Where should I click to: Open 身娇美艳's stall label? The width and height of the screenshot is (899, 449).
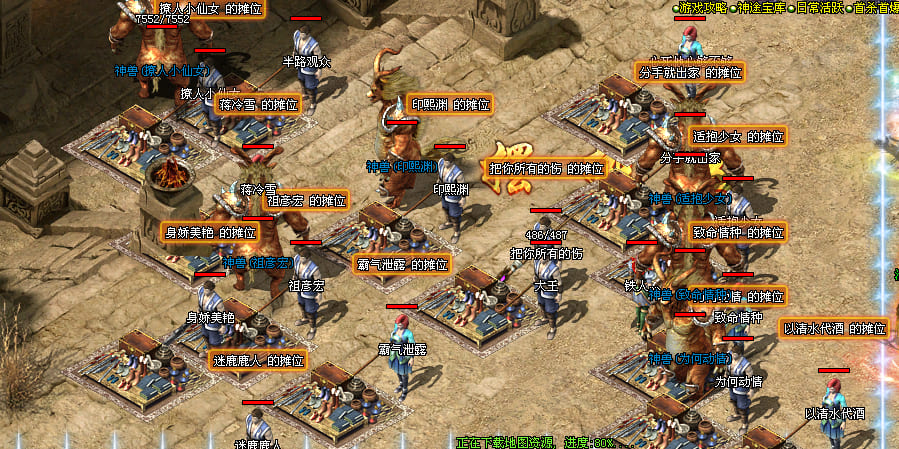click(210, 232)
